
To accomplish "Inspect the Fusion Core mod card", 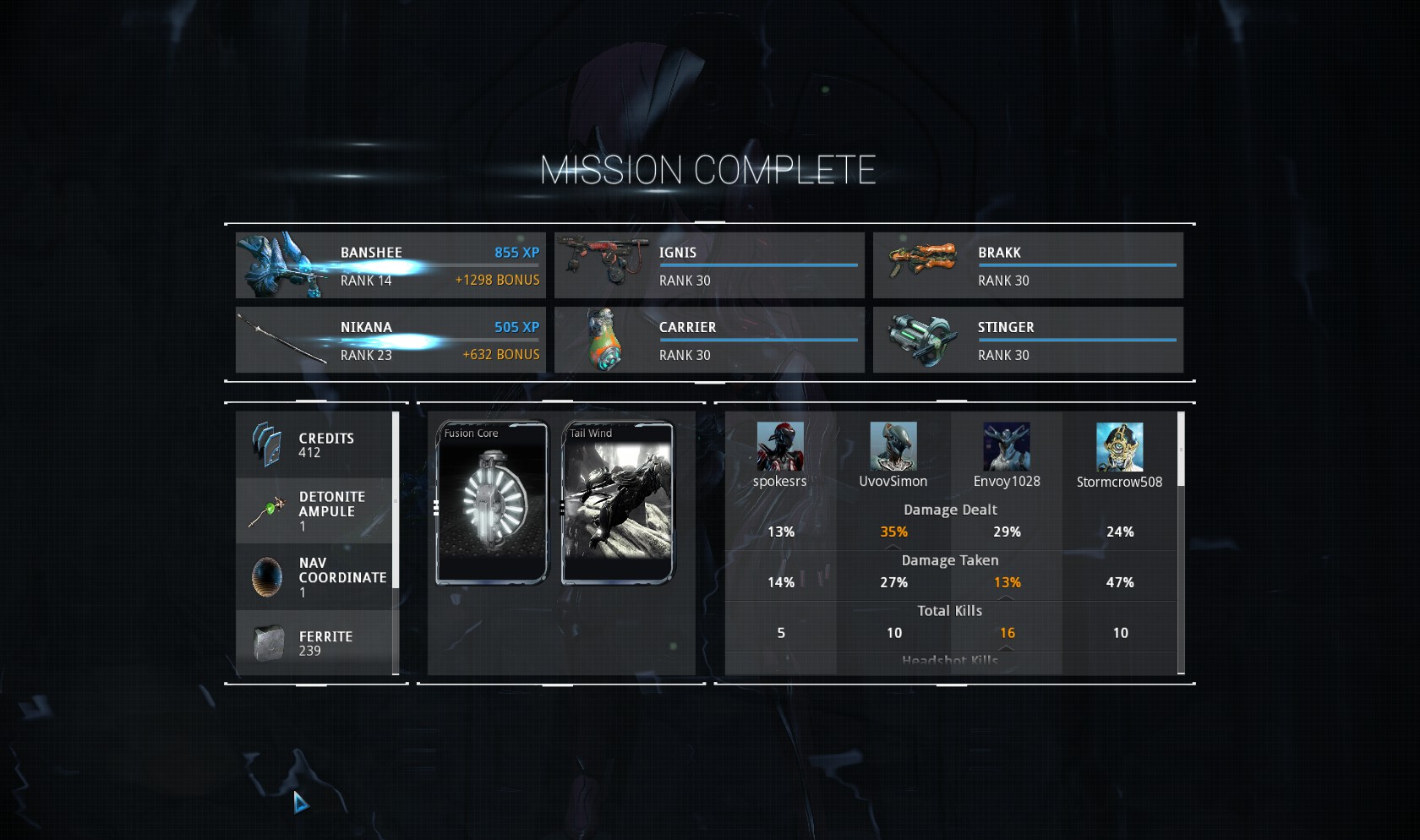I will pos(492,503).
